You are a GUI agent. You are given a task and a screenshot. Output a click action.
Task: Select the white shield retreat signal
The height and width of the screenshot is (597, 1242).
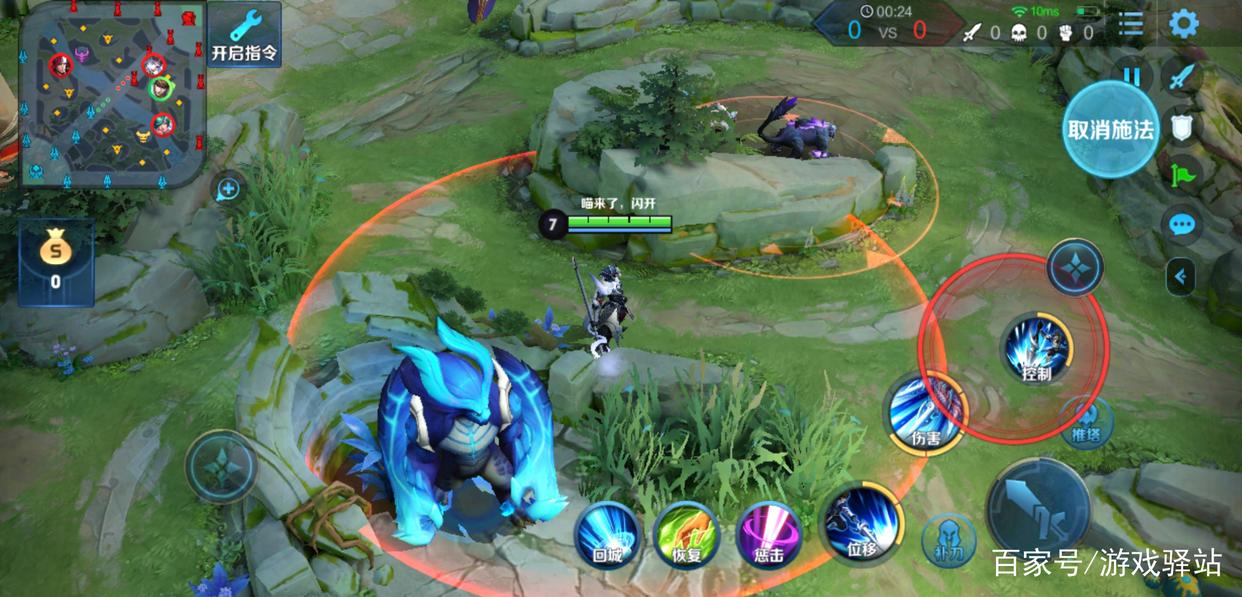1182,125
